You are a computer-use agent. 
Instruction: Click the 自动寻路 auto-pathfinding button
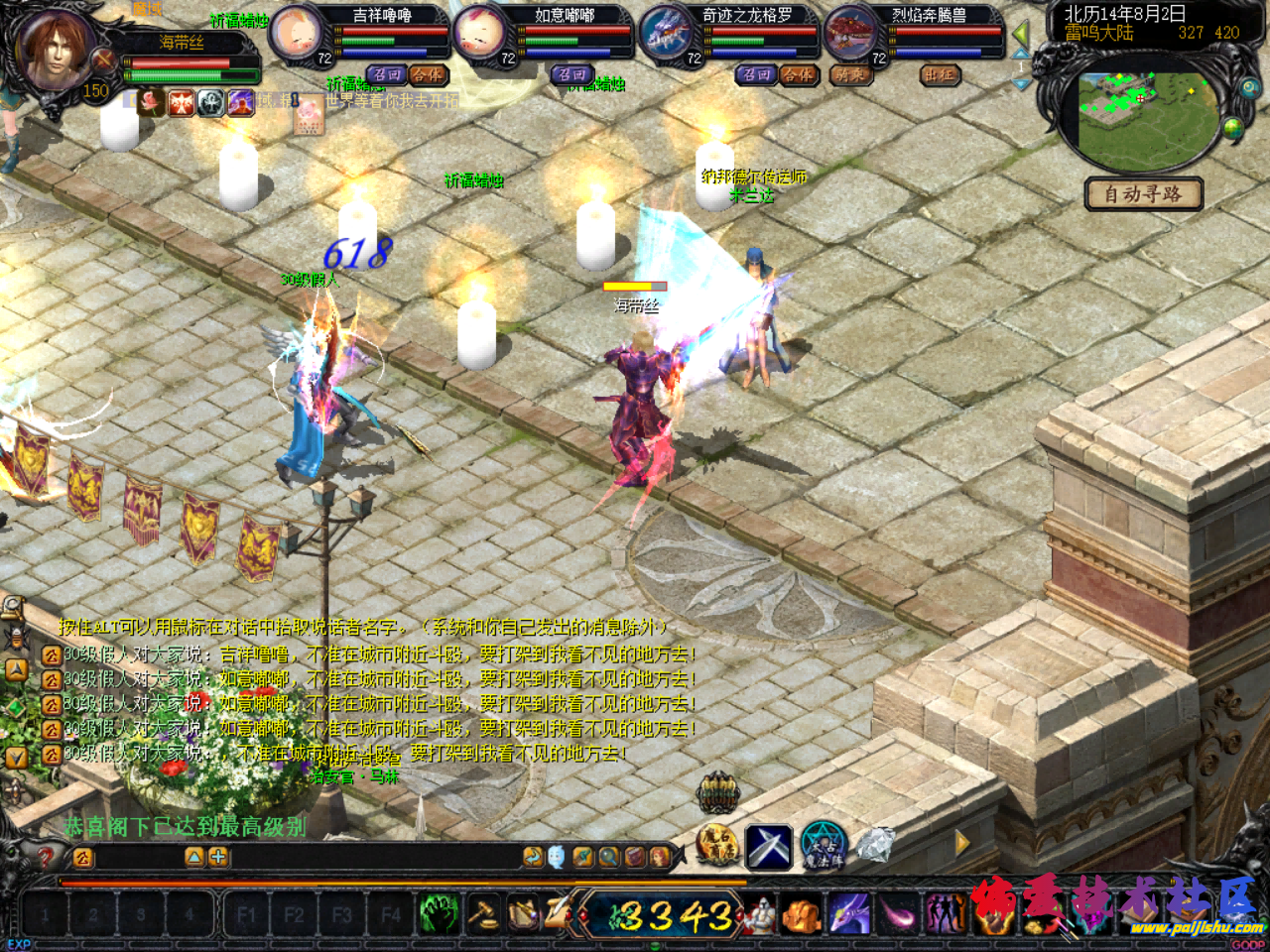tap(1143, 193)
